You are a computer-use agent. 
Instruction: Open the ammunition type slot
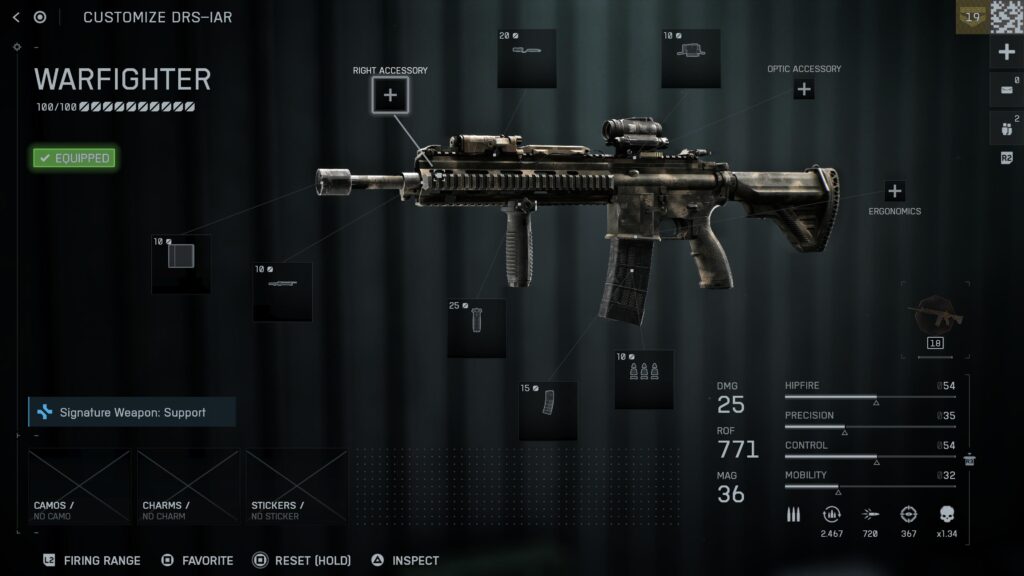pos(644,379)
